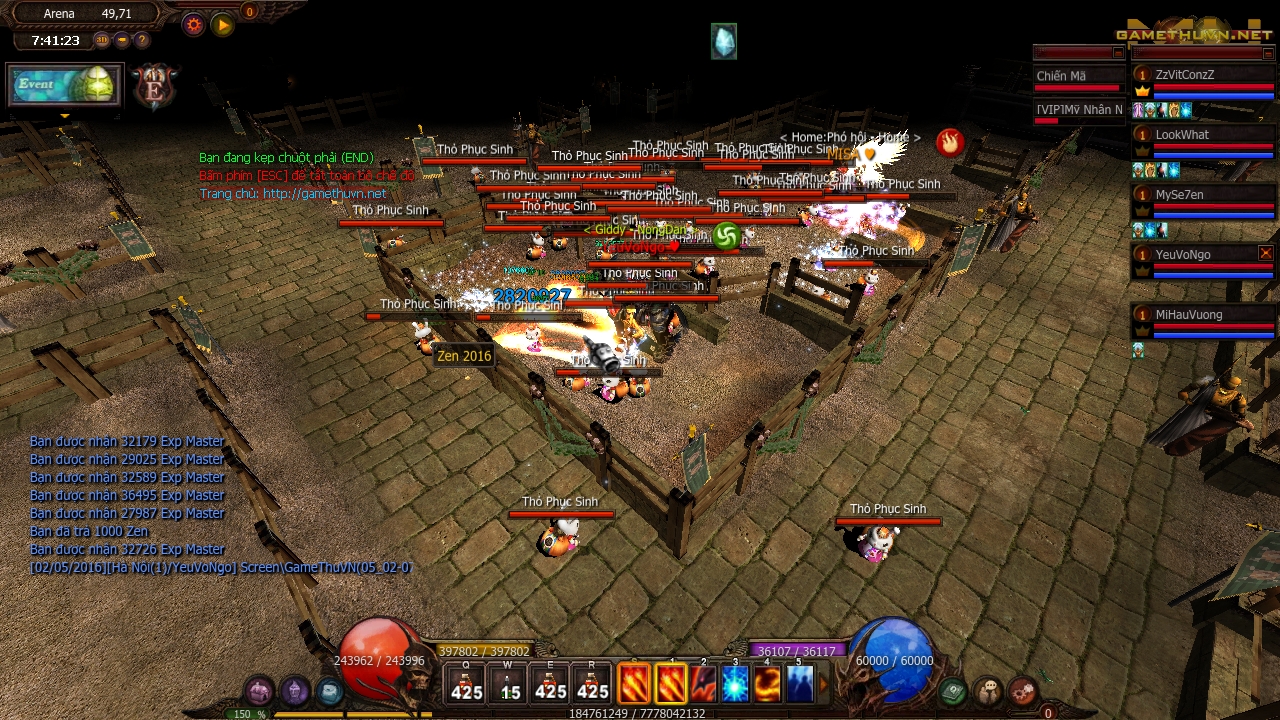Viewport: 1280px width, 720px height.
Task: Use the R potion slot showing 425
Action: 593,684
